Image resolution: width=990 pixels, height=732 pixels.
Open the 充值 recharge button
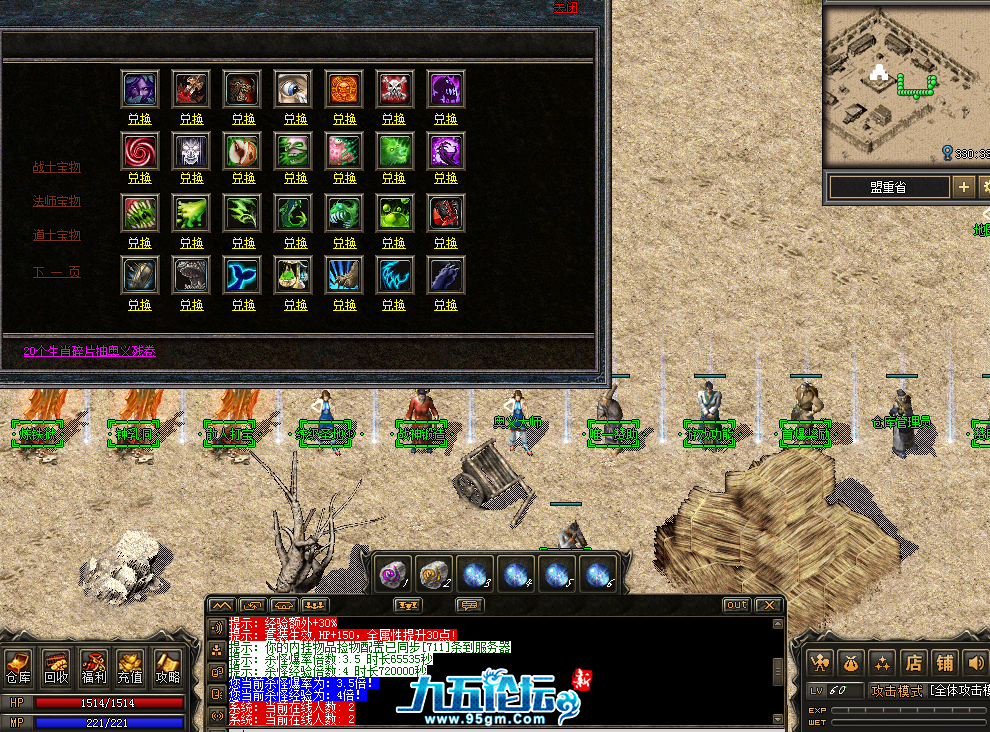130,667
